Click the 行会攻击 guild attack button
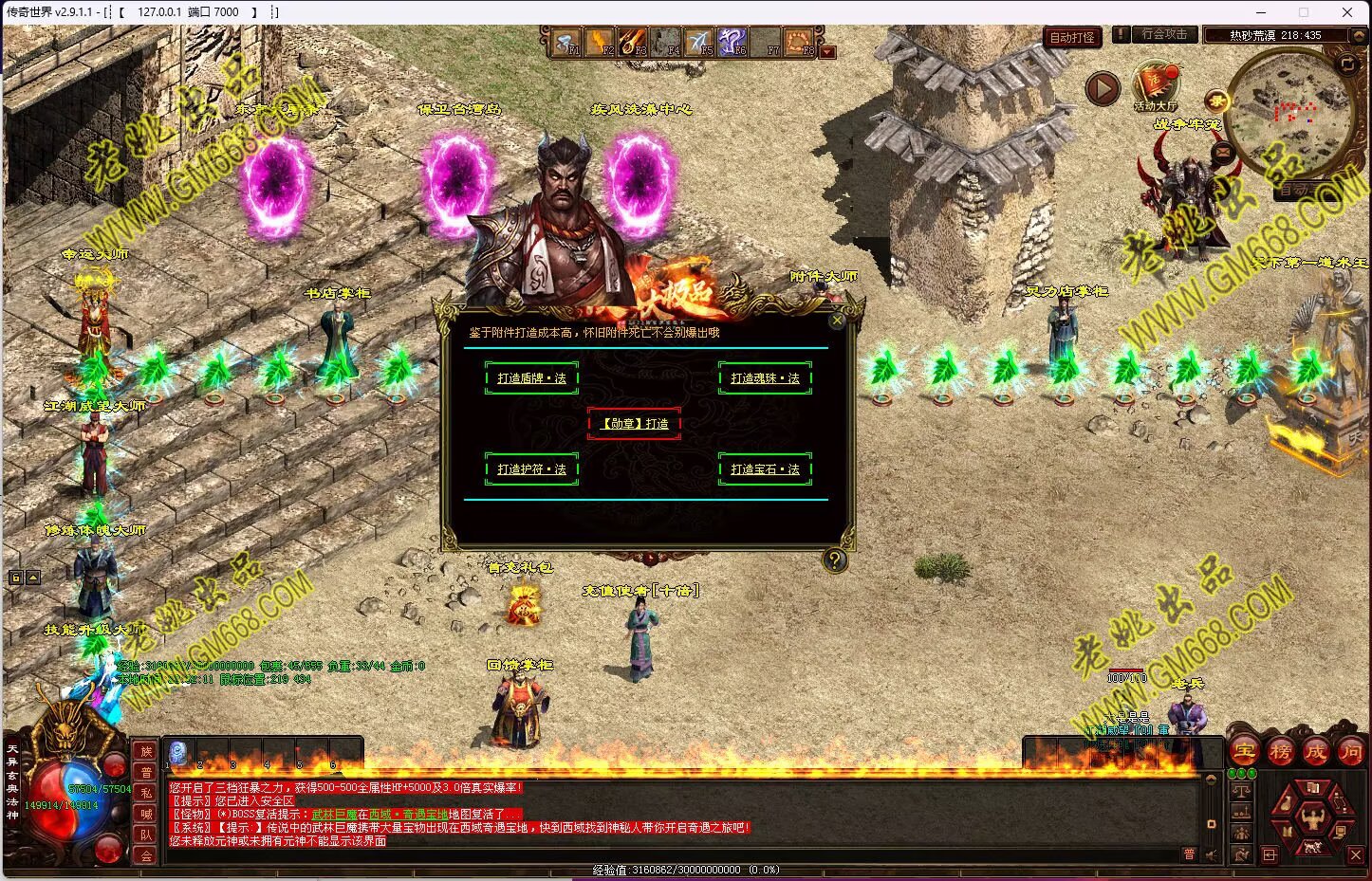The width and height of the screenshot is (1372, 881). click(1163, 34)
